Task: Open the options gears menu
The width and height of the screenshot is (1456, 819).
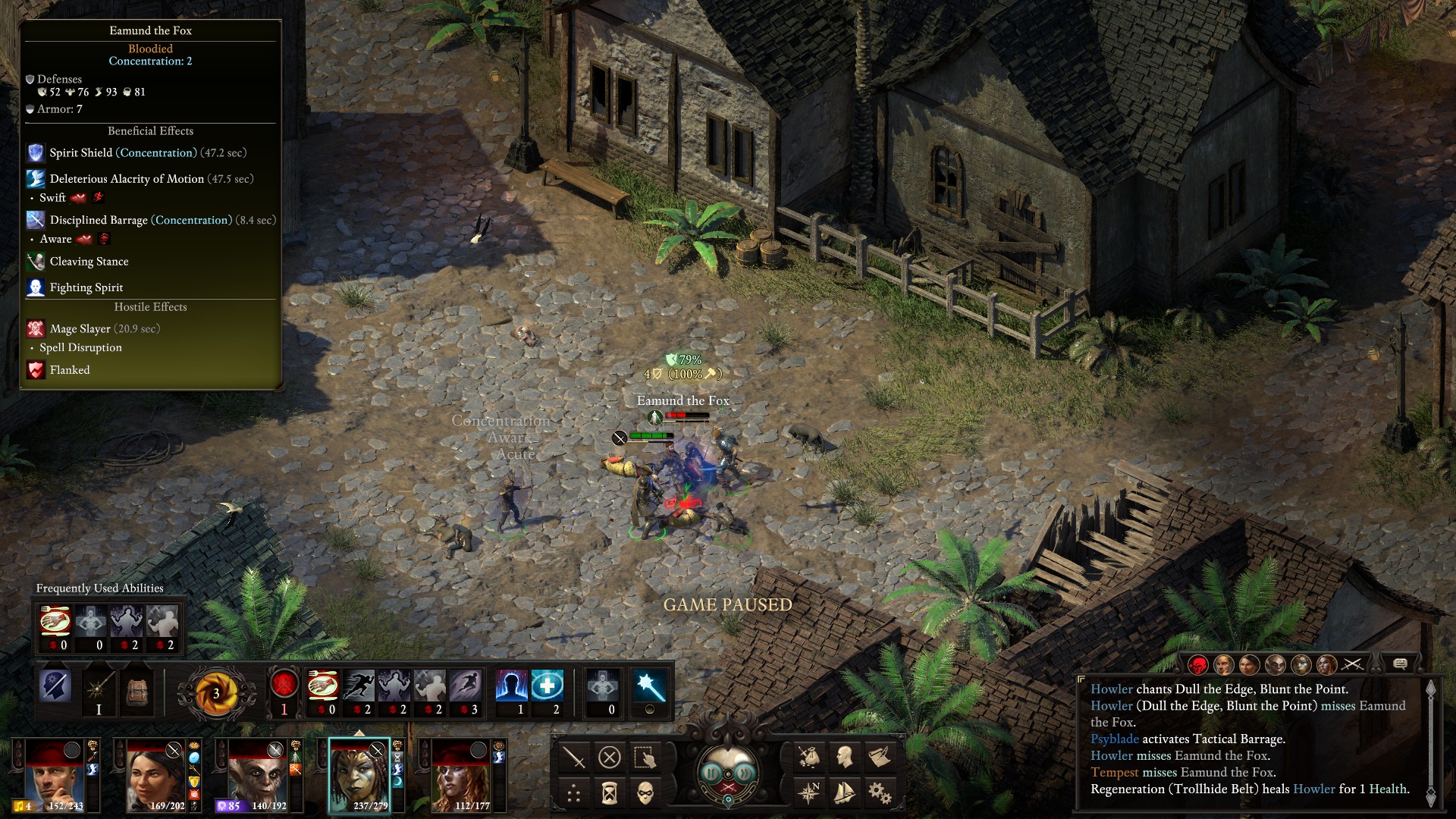Action: [880, 793]
